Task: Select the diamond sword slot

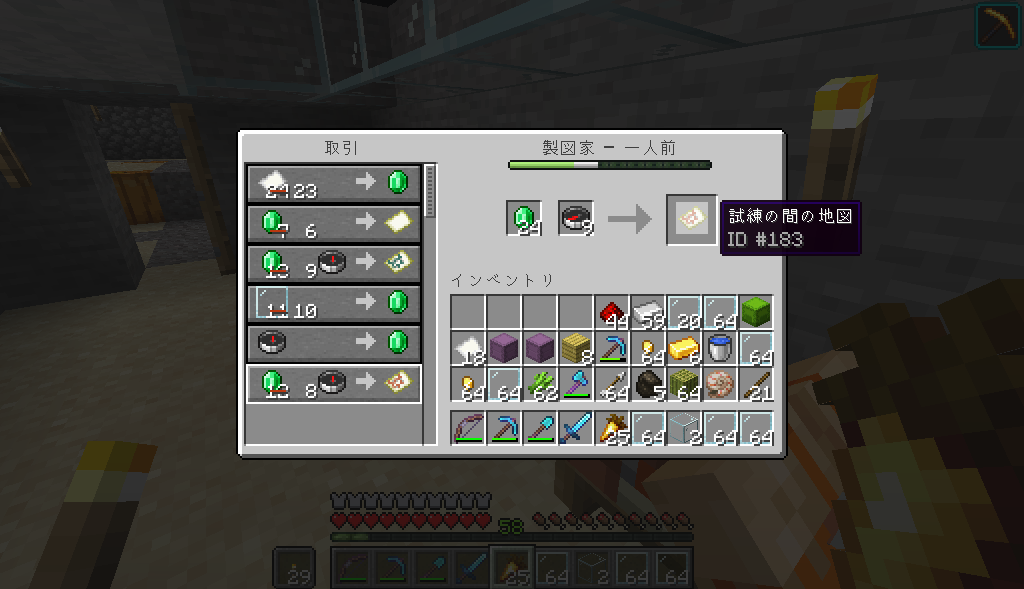Action: [576, 429]
